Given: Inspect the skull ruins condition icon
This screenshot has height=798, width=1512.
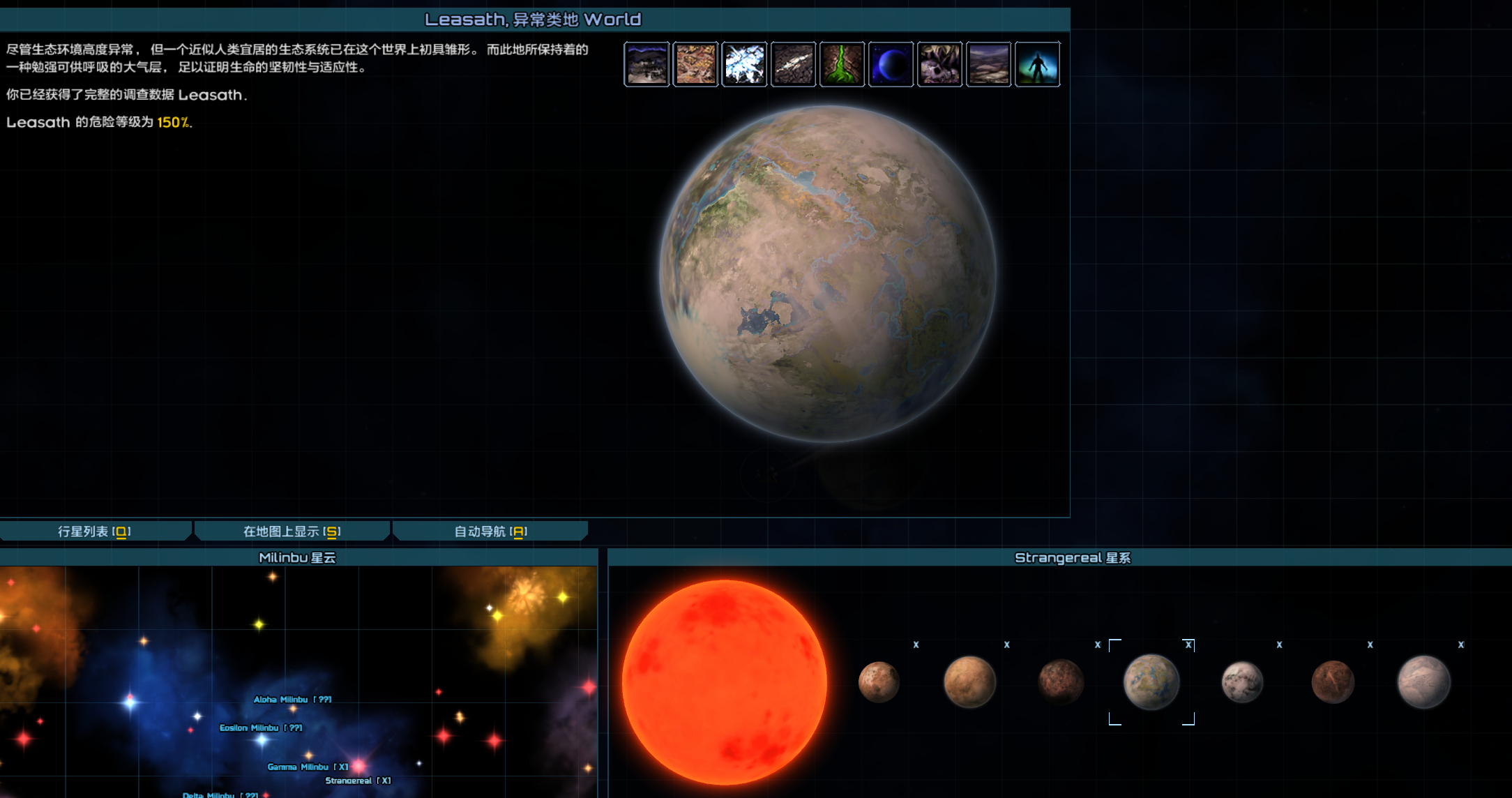Looking at the screenshot, I should tap(939, 64).
